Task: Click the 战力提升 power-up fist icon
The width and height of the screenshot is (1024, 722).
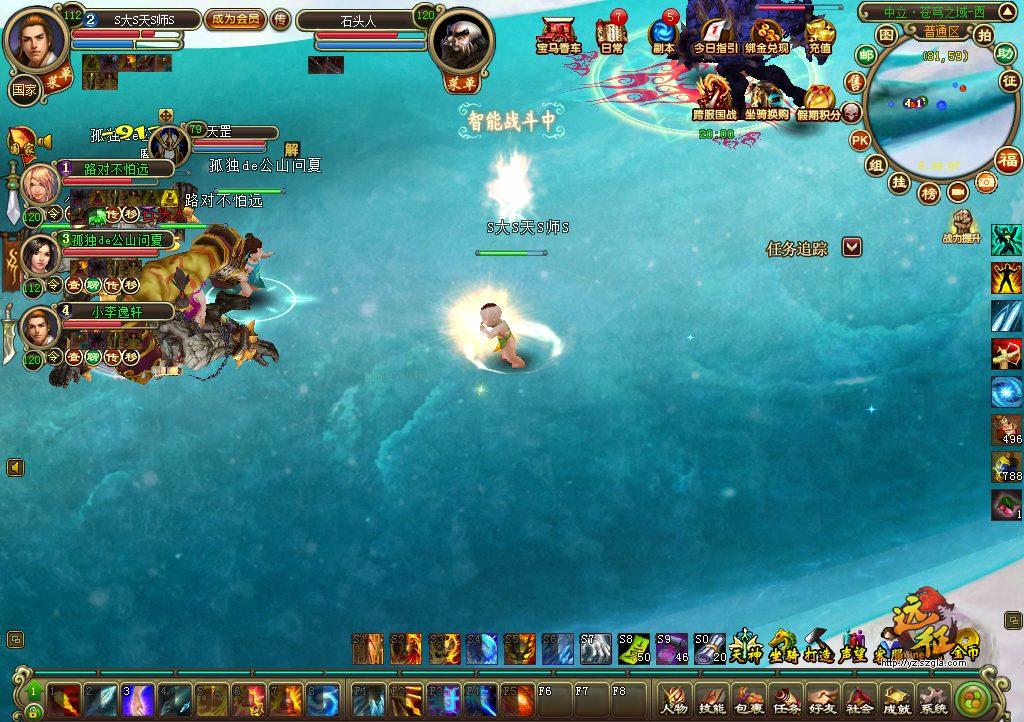Action: [x=962, y=224]
